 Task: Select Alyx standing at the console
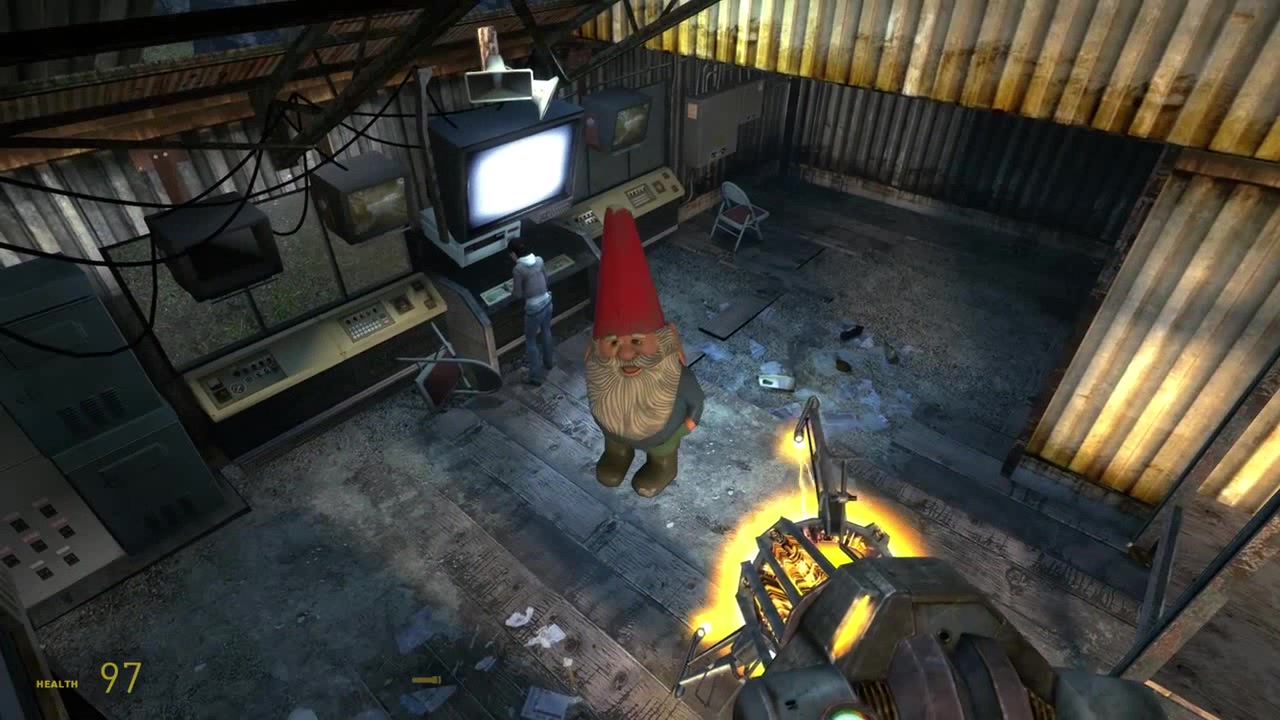coord(530,310)
